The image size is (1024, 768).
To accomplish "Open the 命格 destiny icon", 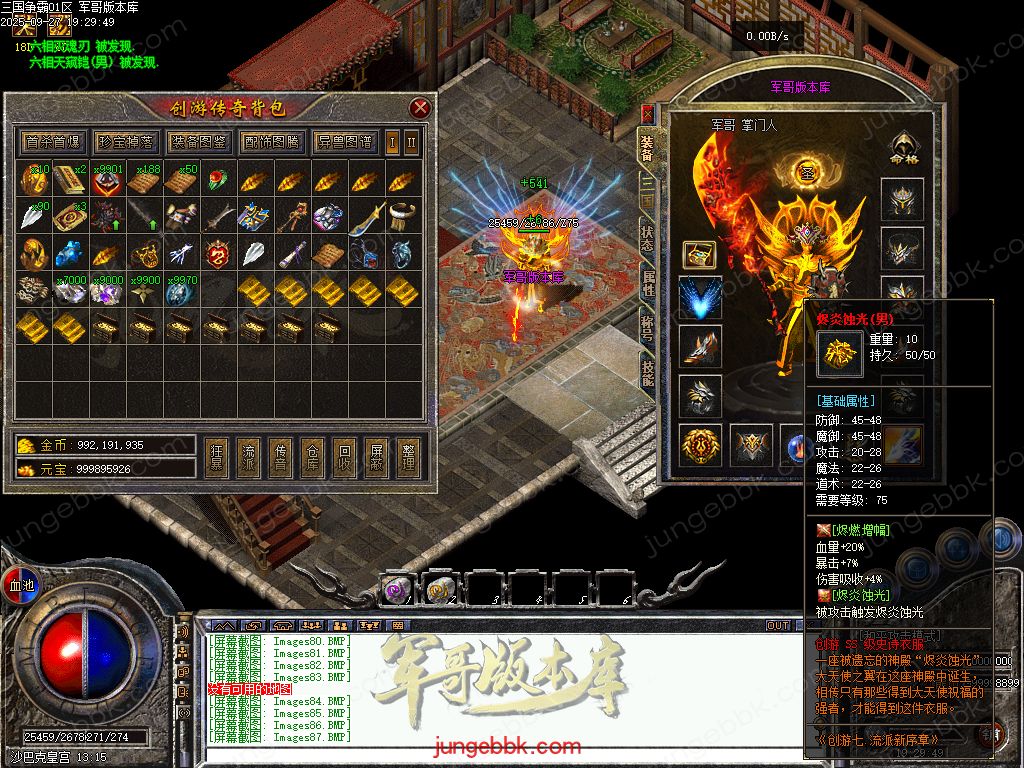I will 903,150.
